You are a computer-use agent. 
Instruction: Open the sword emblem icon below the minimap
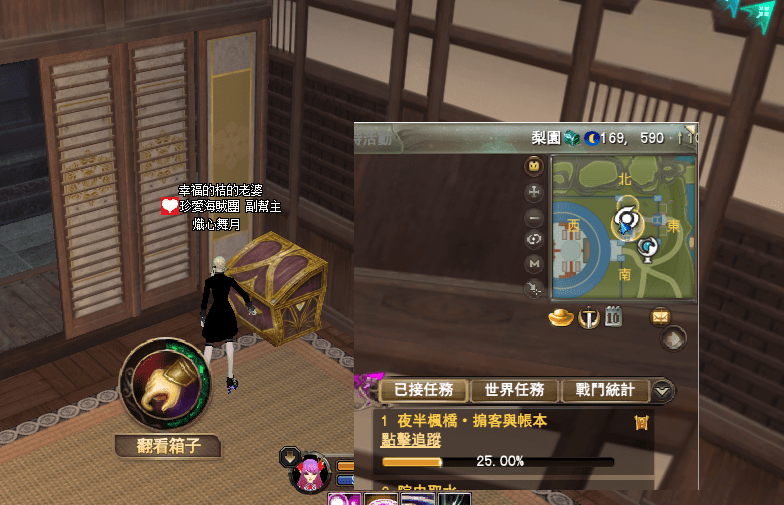(588, 318)
